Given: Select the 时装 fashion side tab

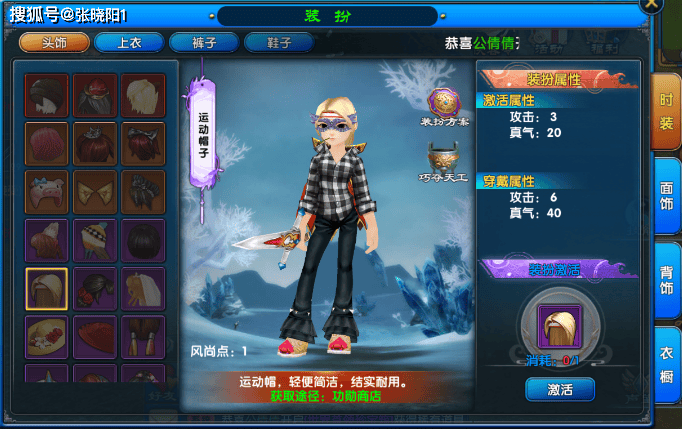Looking at the screenshot, I should 666,112.
